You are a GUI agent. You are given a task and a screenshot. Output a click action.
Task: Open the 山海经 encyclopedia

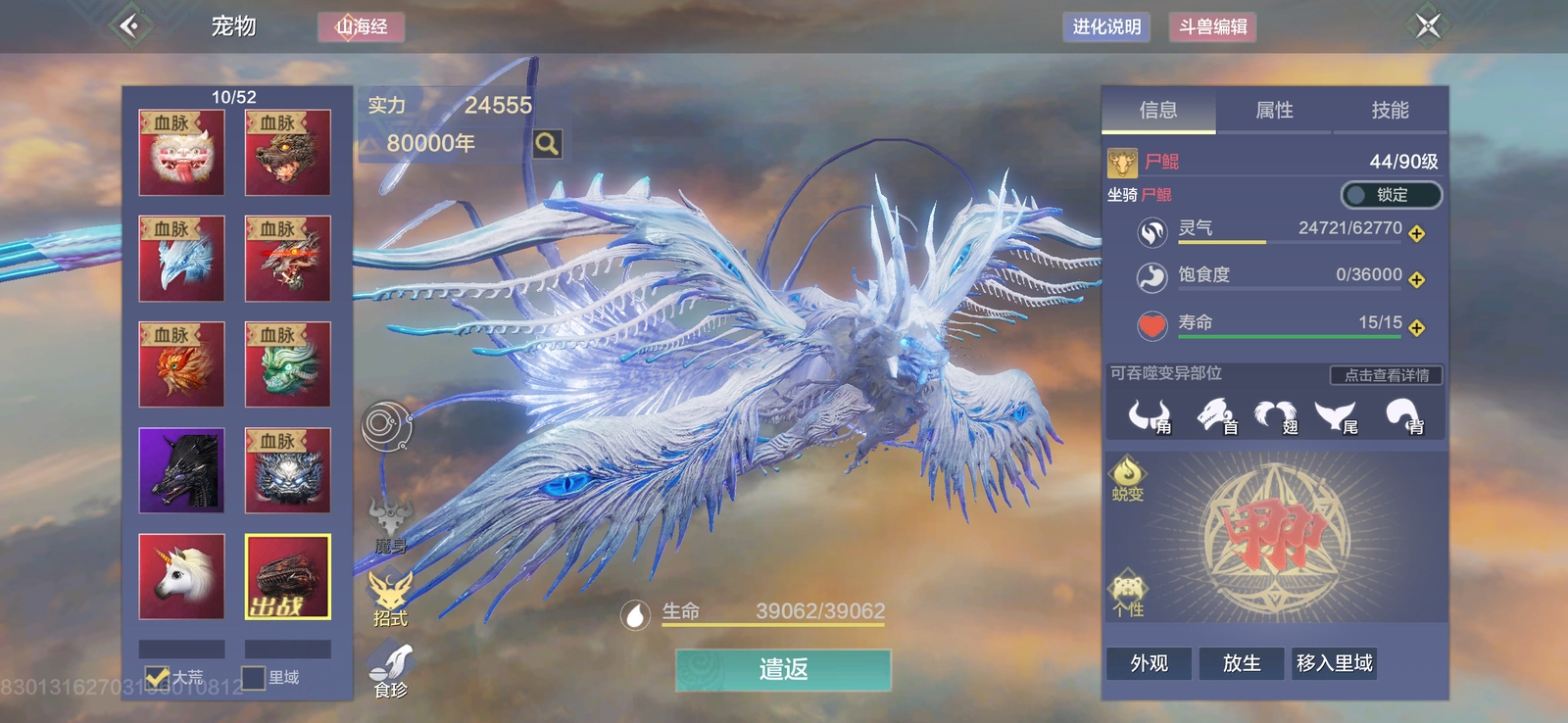(x=361, y=26)
